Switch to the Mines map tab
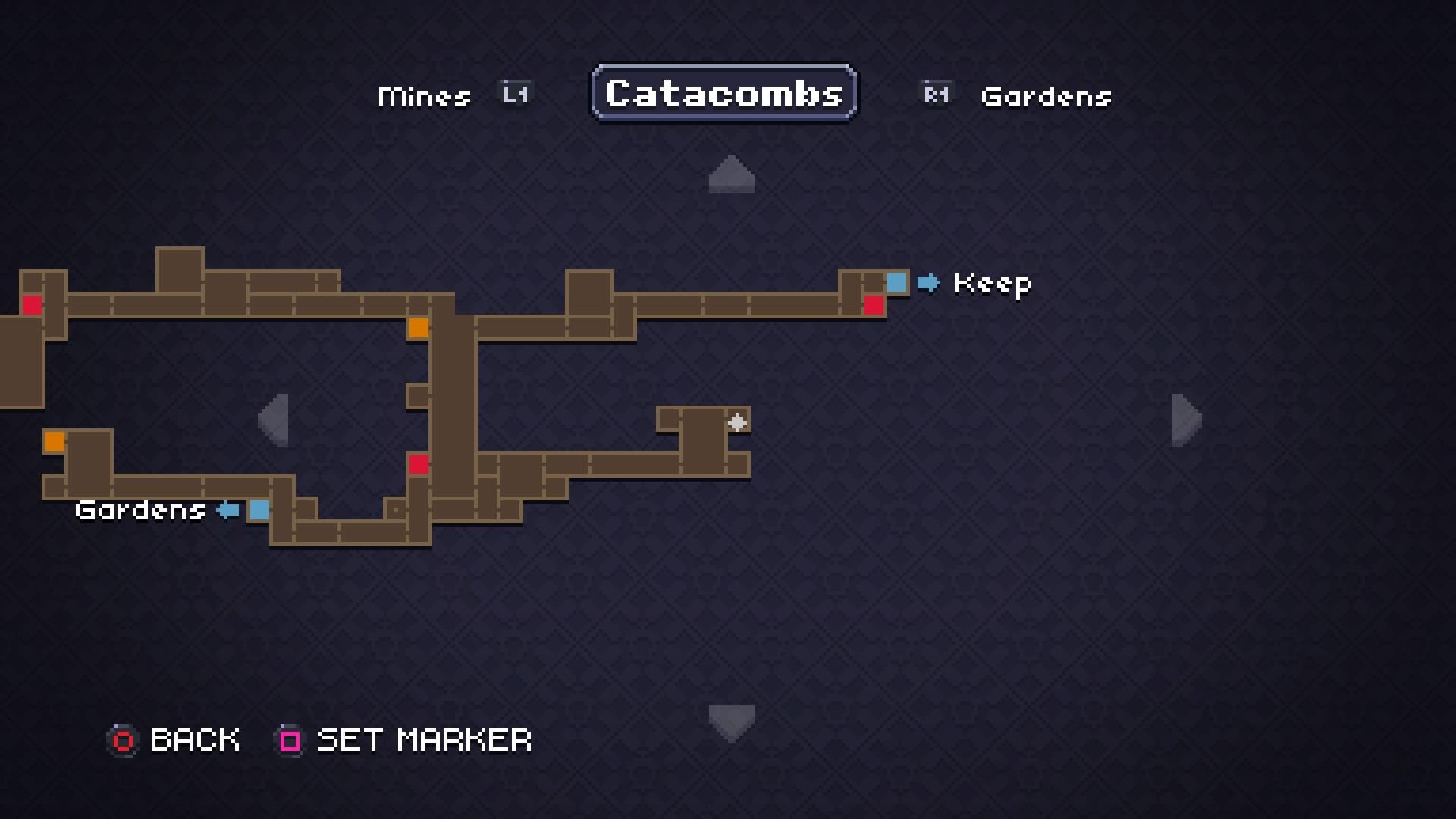1456x819 pixels. [424, 95]
